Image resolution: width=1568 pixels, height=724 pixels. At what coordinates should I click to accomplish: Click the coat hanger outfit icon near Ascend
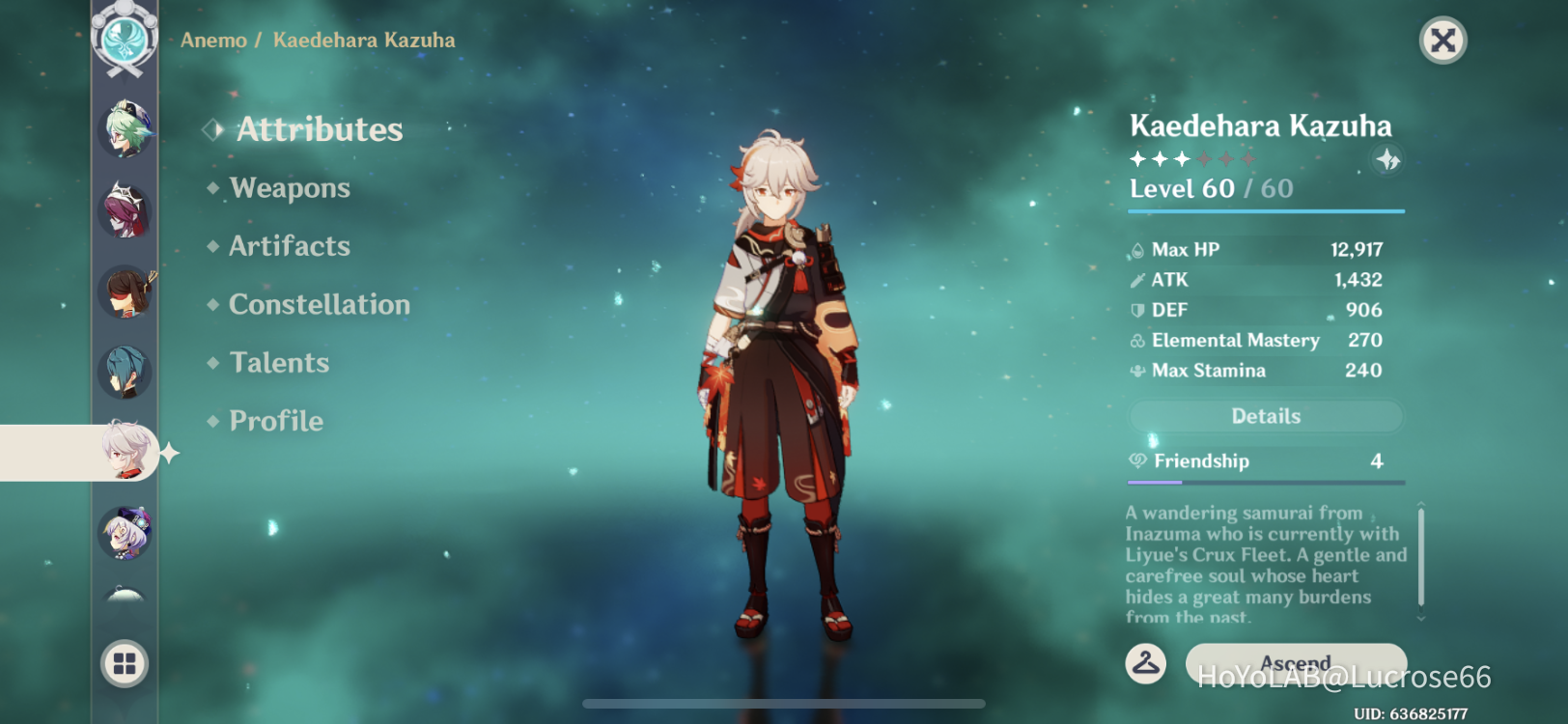pyautogui.click(x=1146, y=663)
